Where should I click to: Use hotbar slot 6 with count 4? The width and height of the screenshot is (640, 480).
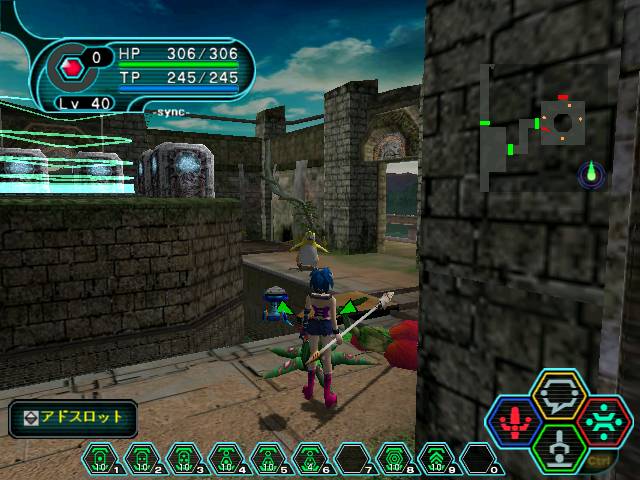coord(310,460)
